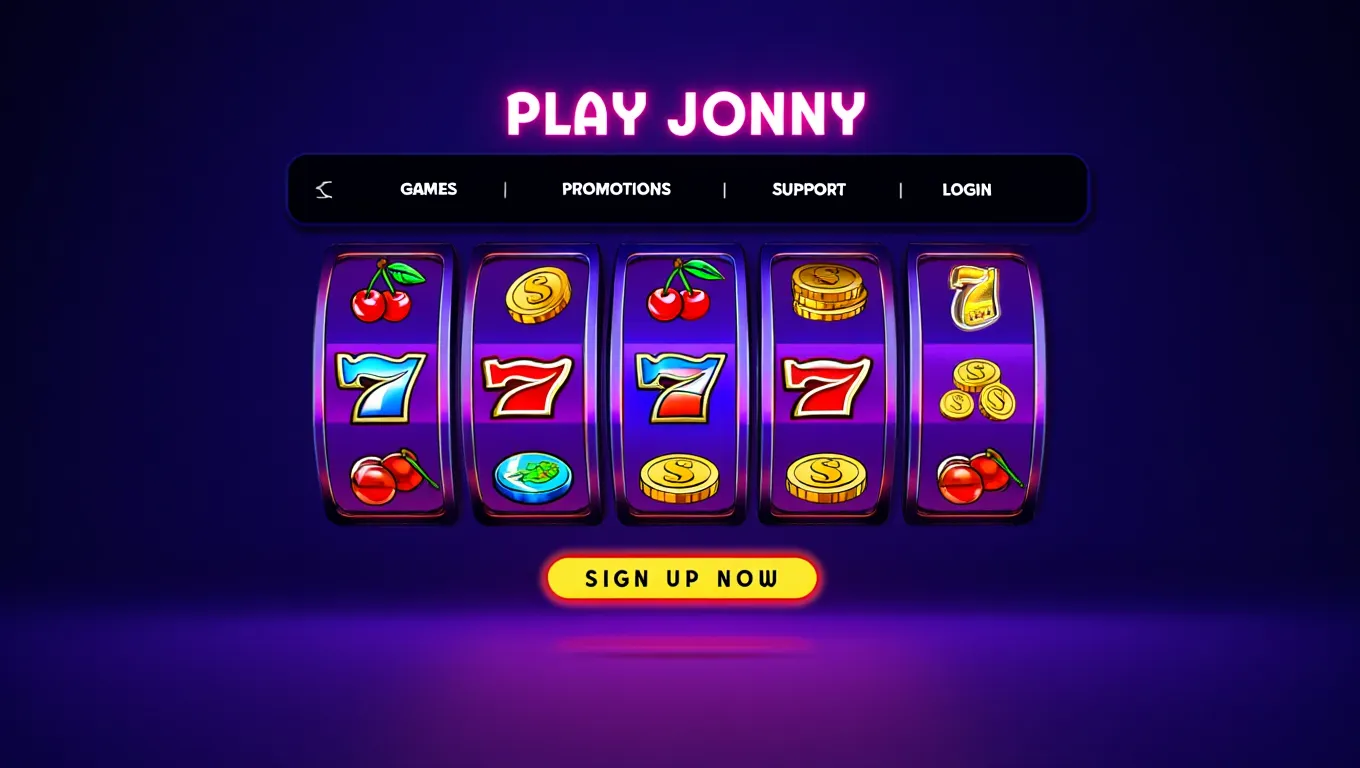
Task: Click the gold dollar coin on the second reel
Action: tap(537, 295)
